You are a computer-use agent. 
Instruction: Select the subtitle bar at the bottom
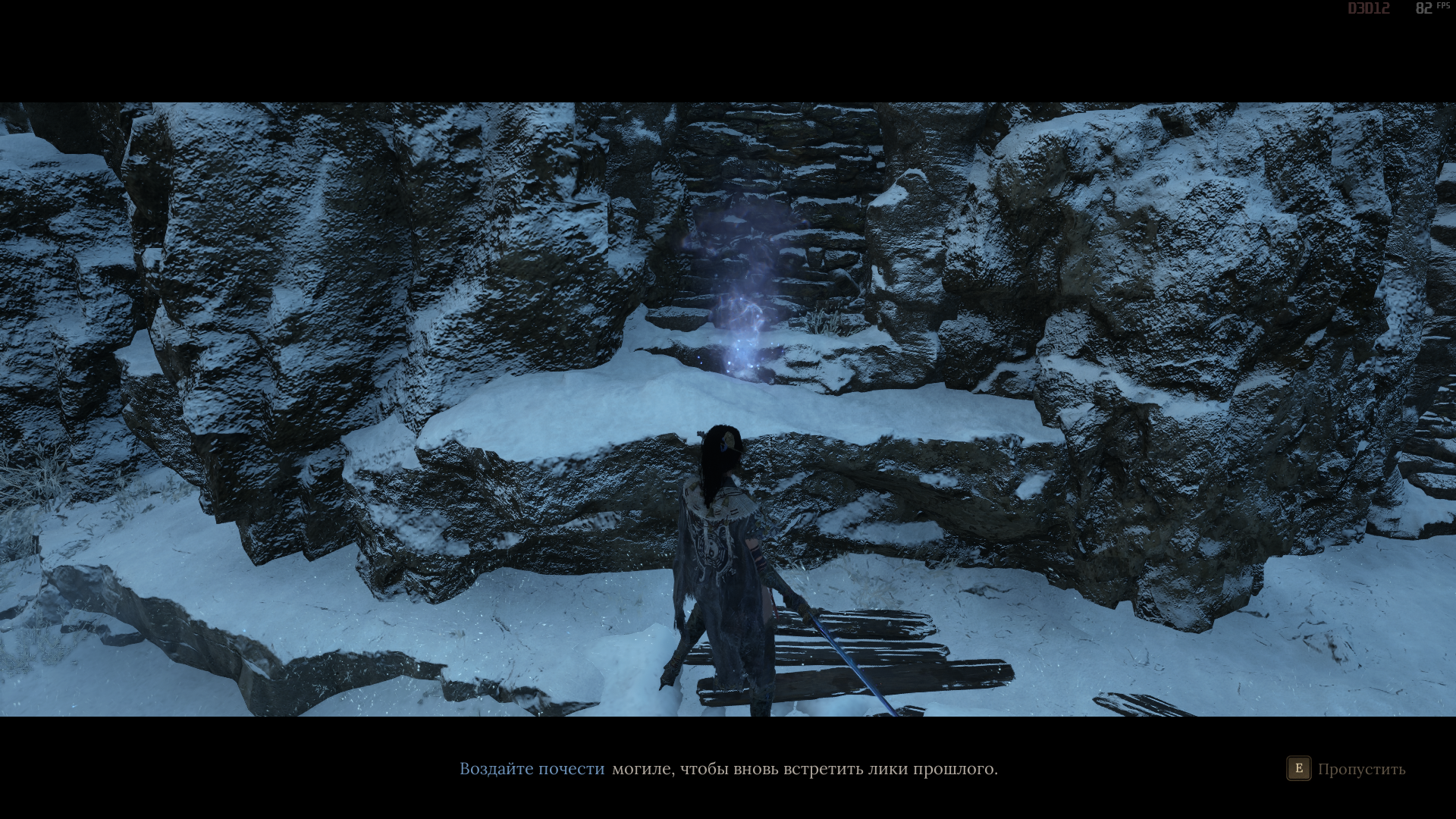tap(728, 769)
